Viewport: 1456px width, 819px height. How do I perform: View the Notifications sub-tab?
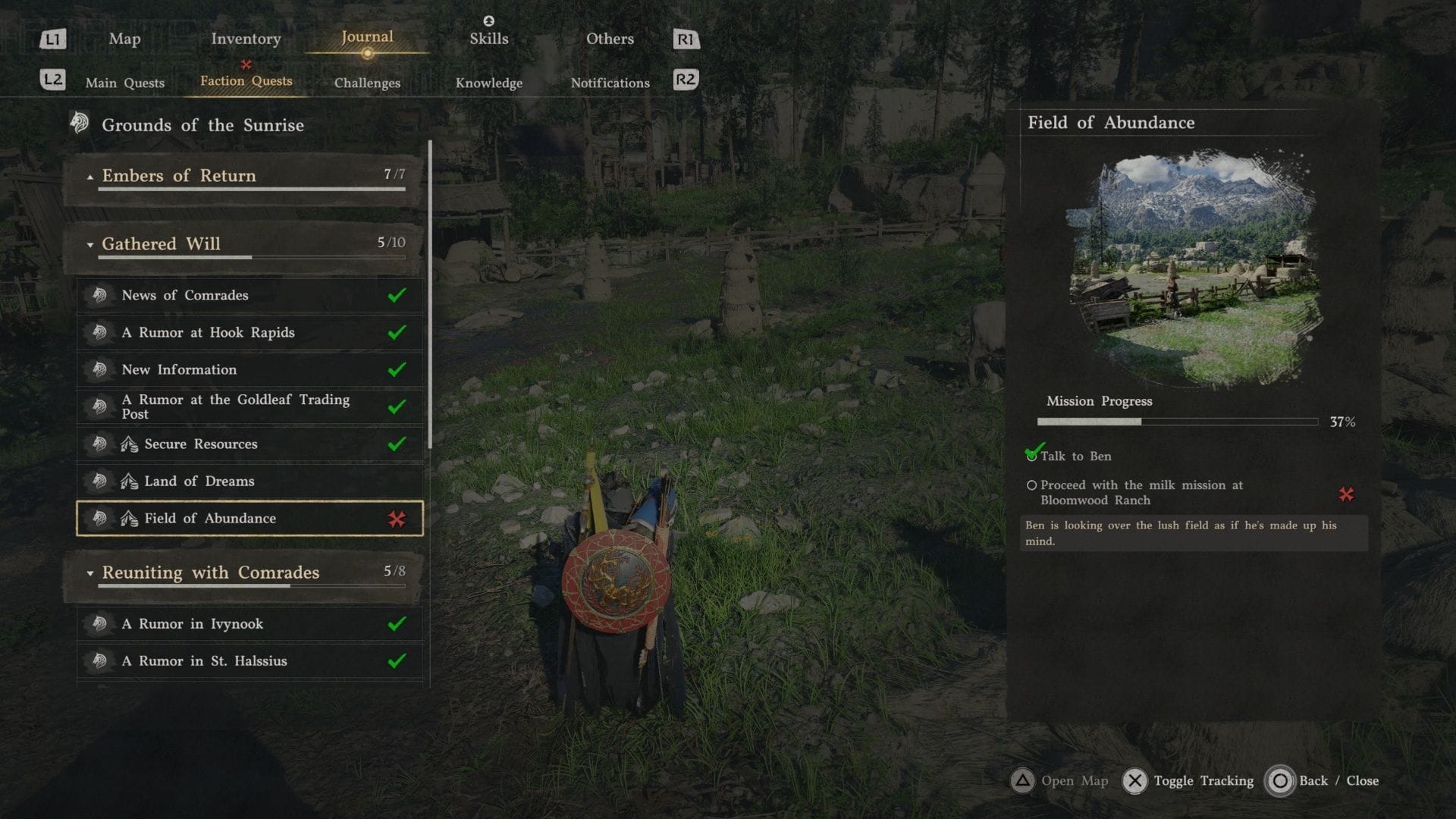coord(610,83)
